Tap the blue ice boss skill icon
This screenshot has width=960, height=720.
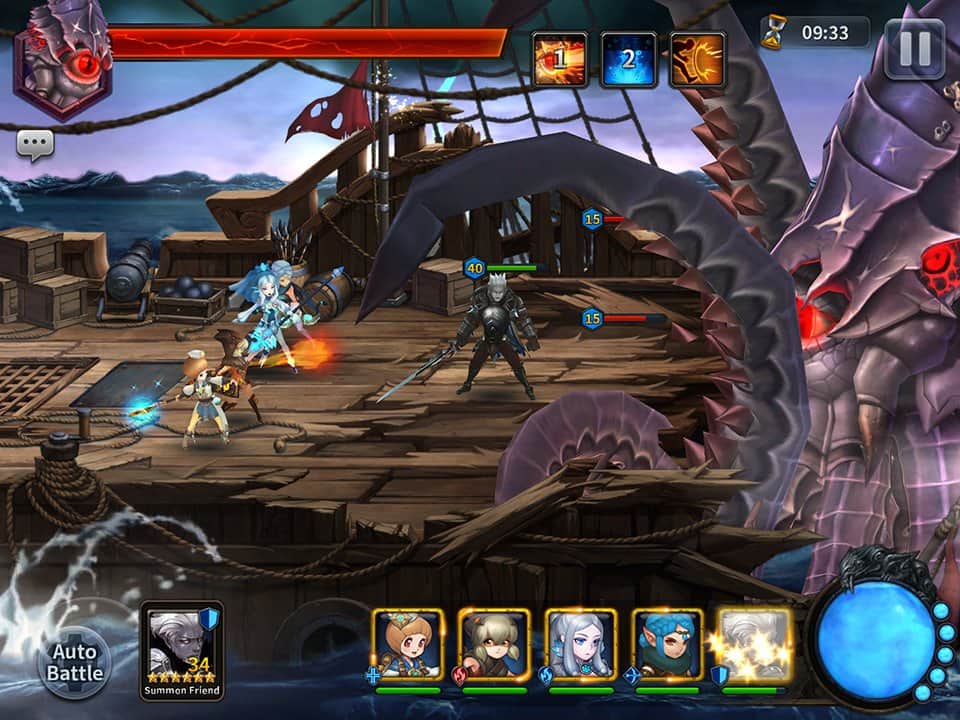click(628, 59)
